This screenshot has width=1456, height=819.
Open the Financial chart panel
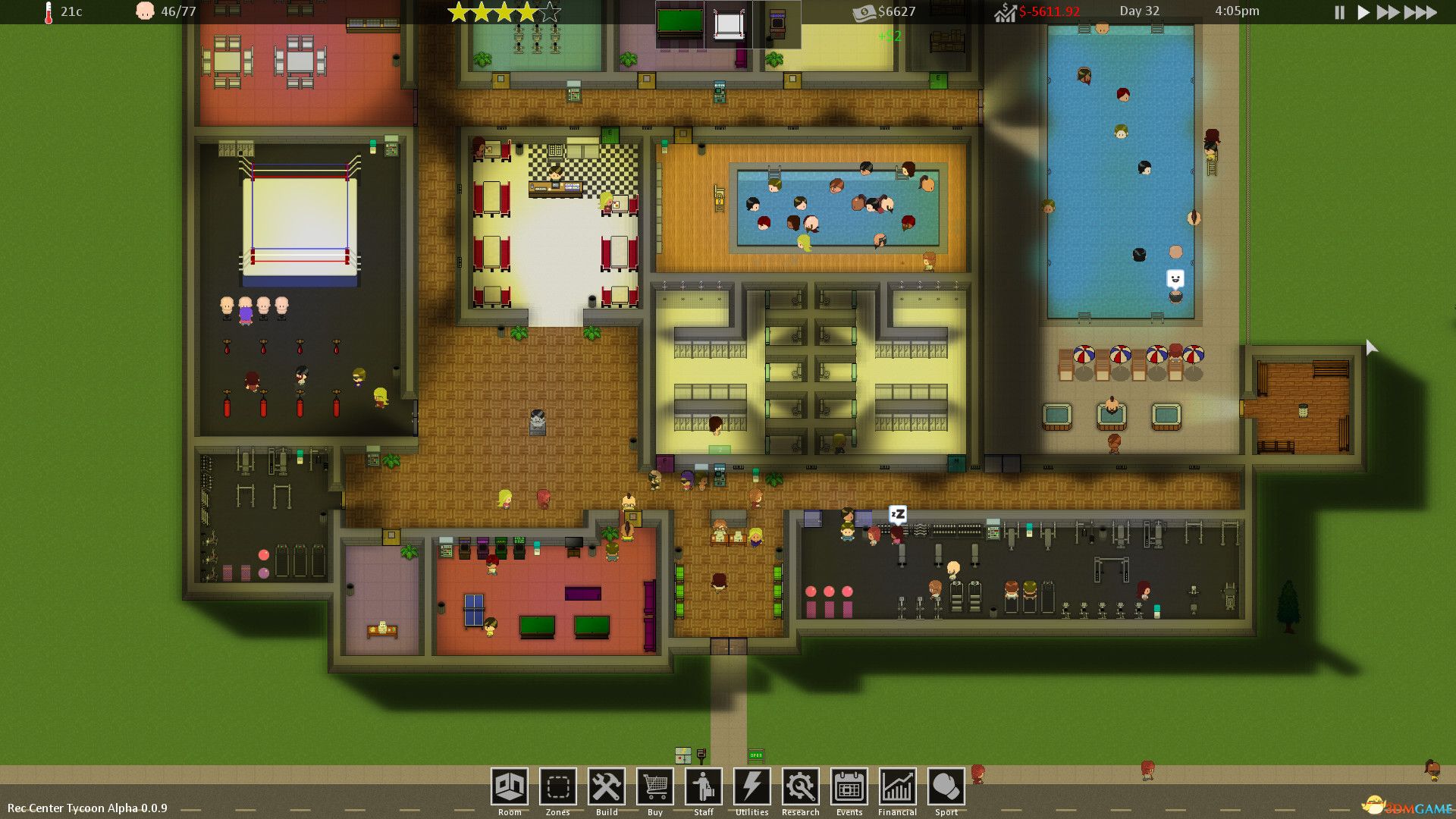(897, 787)
